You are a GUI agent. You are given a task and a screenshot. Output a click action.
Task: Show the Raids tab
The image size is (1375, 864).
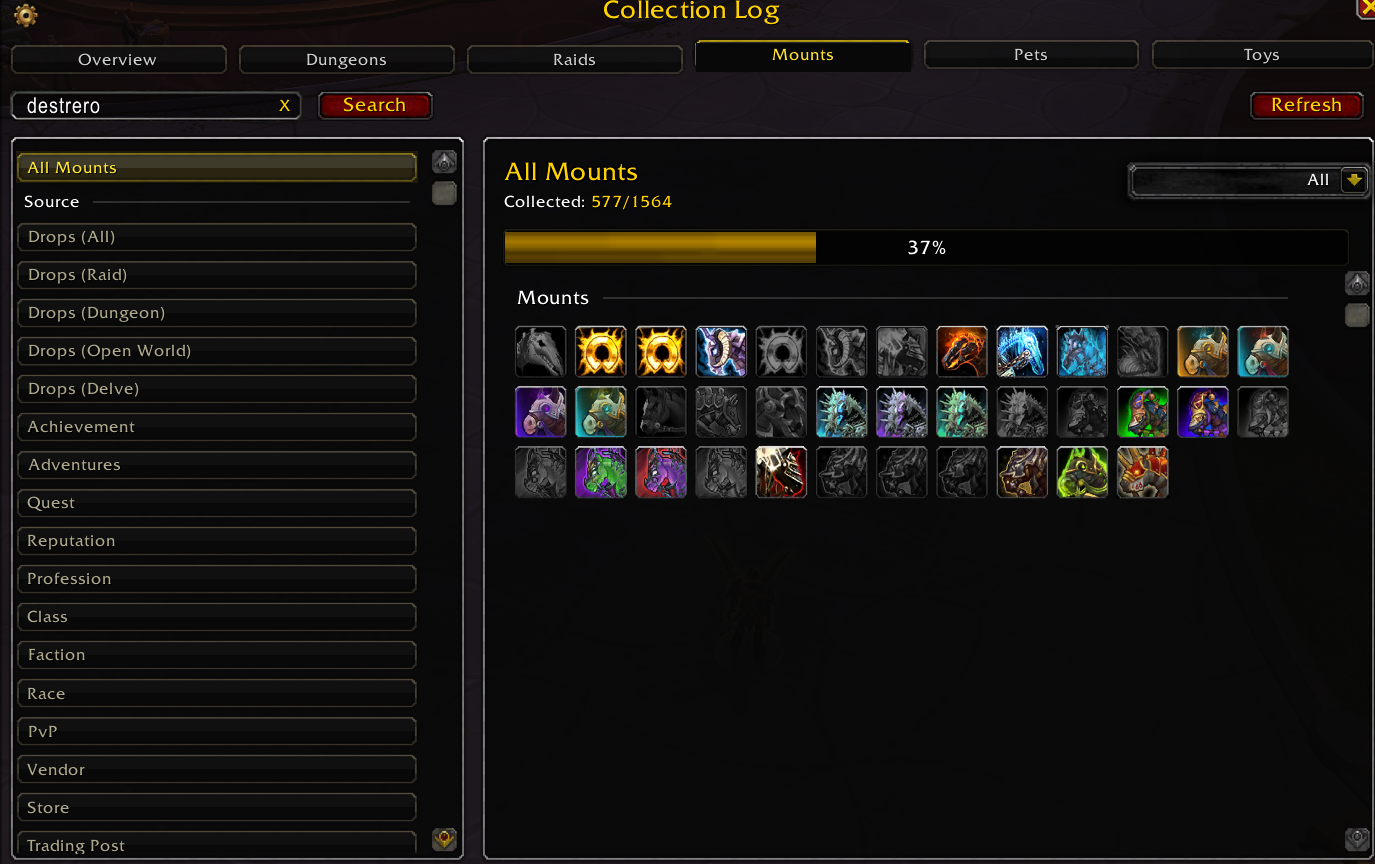tap(574, 60)
